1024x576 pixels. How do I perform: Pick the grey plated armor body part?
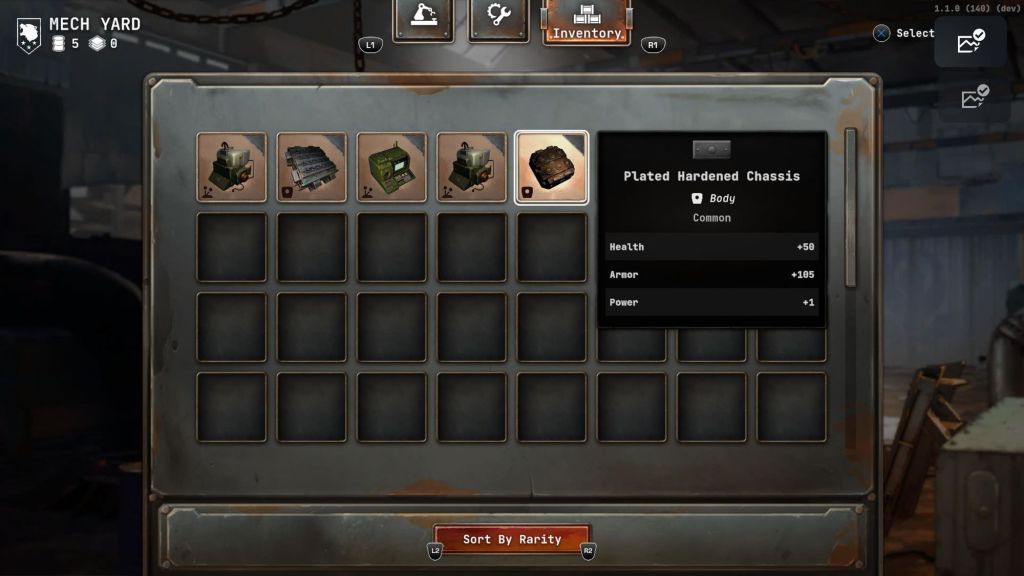311,167
